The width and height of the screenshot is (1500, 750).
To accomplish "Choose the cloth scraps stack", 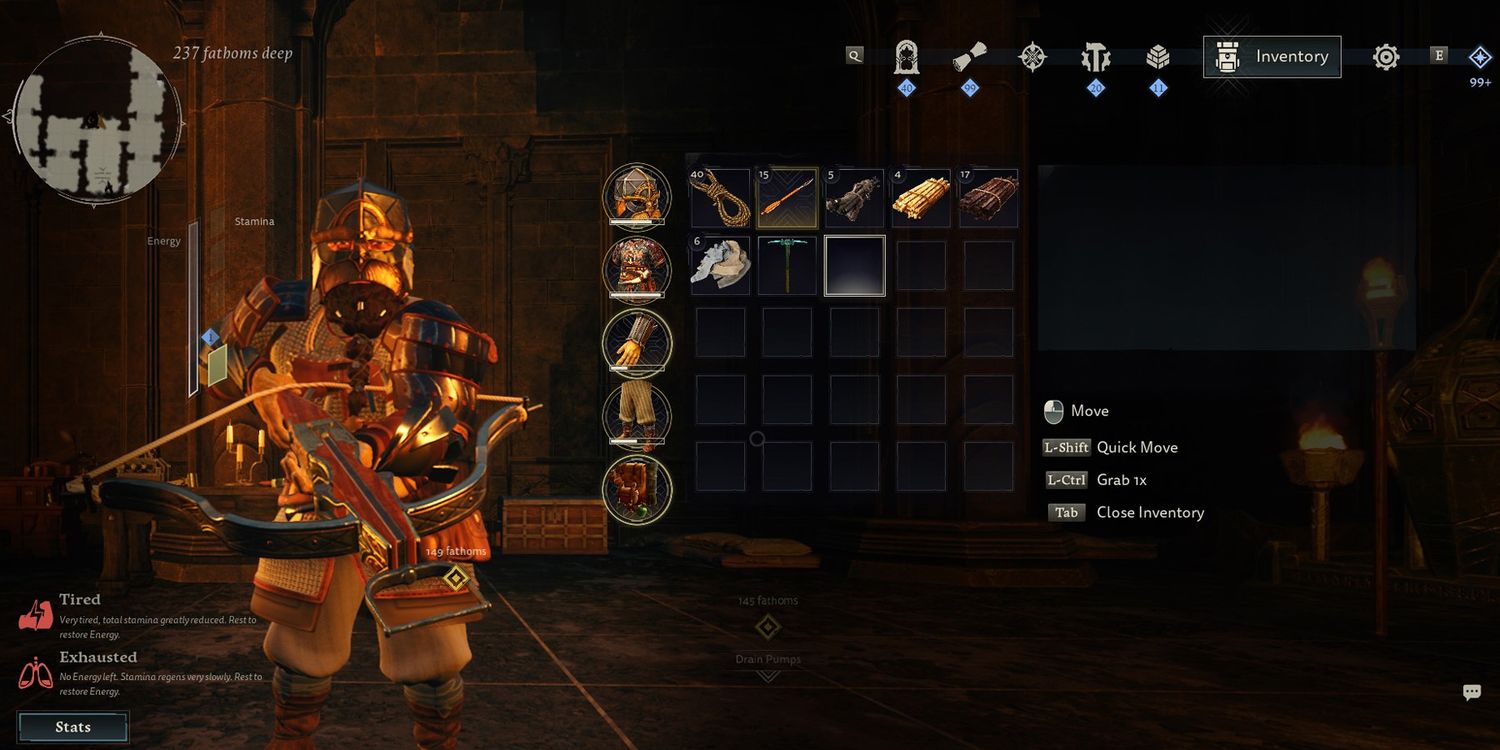I will pyautogui.click(x=720, y=266).
